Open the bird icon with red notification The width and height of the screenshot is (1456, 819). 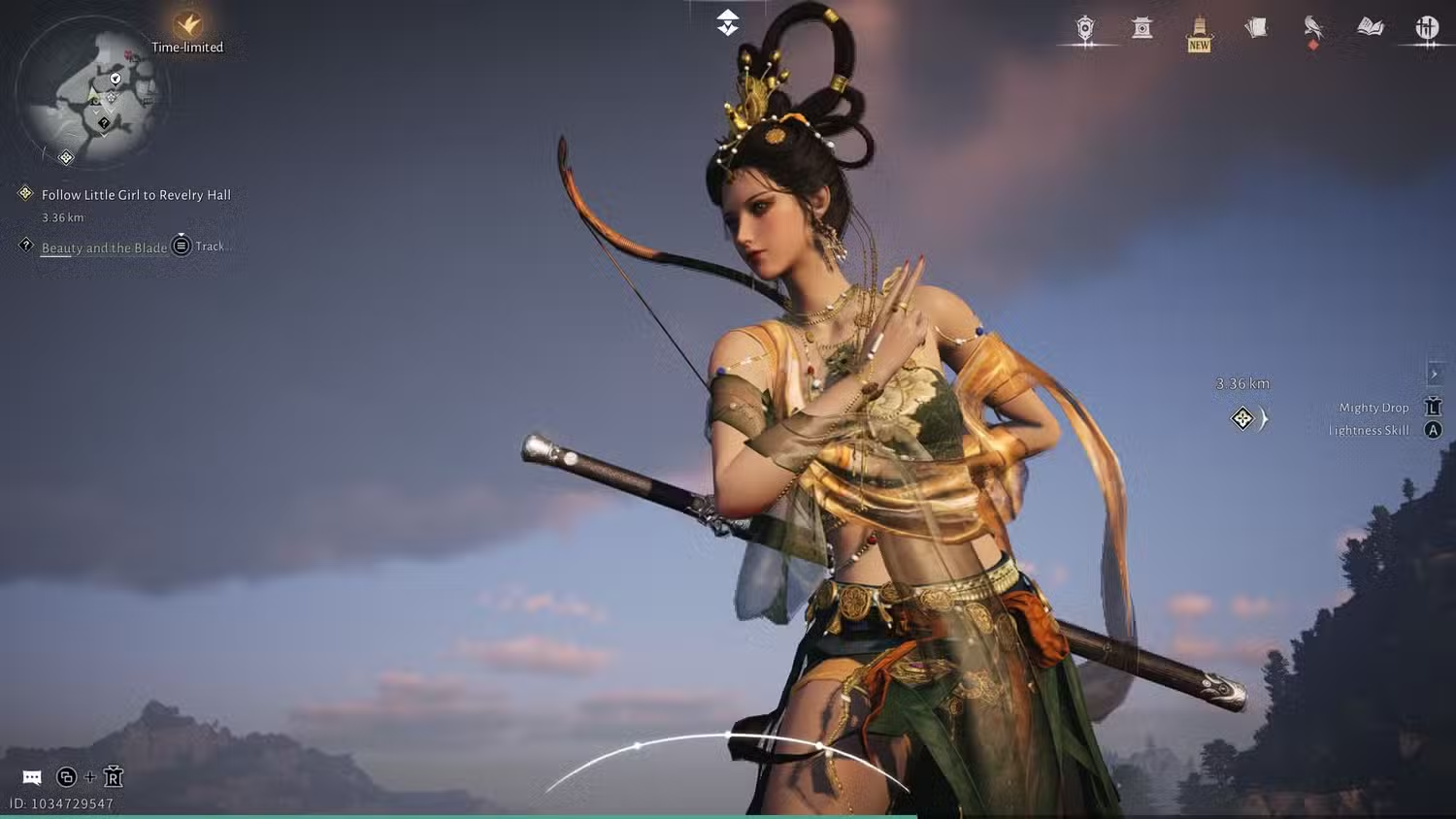pyautogui.click(x=1313, y=28)
